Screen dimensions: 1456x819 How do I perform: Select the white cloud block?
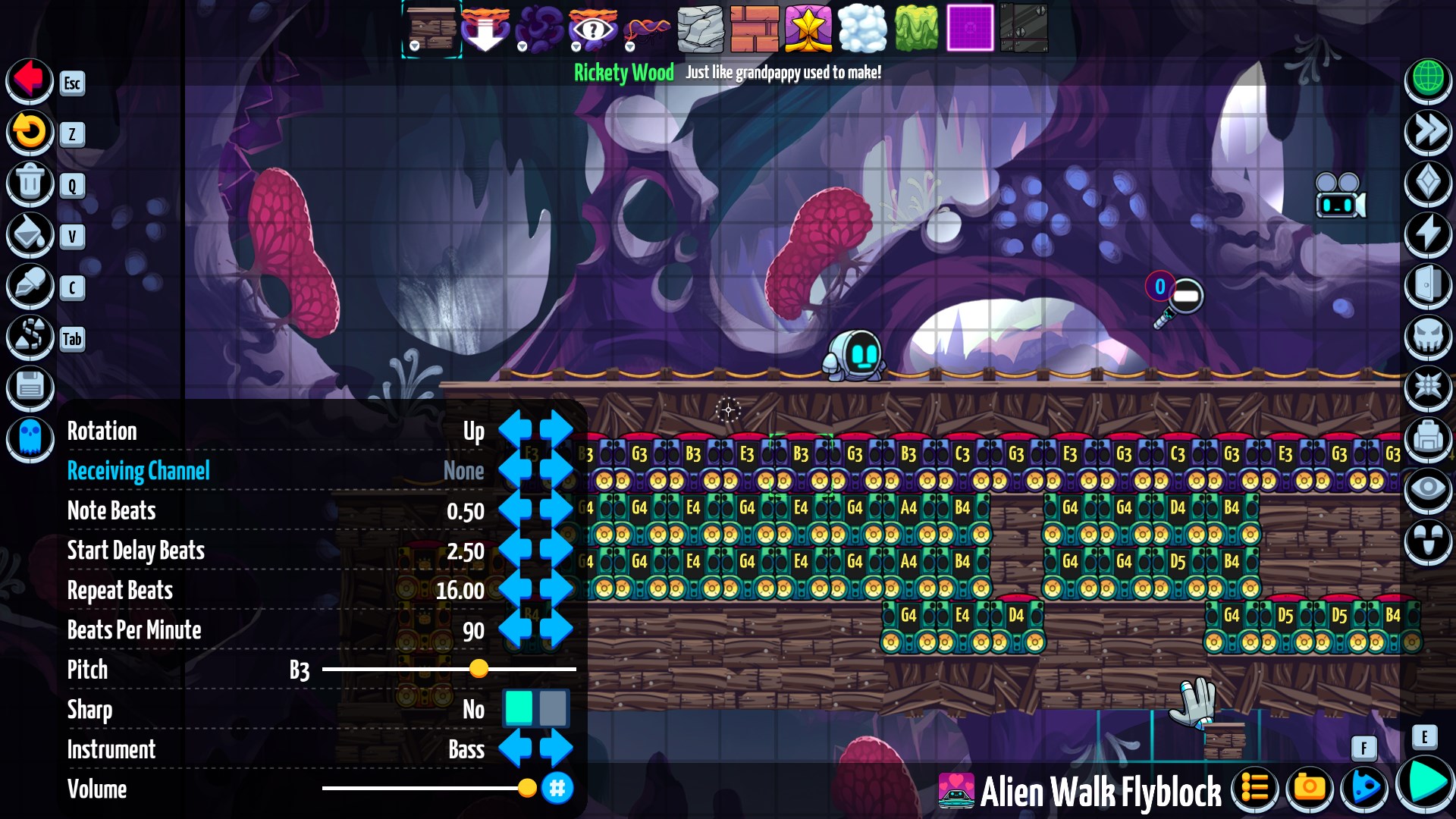862,29
